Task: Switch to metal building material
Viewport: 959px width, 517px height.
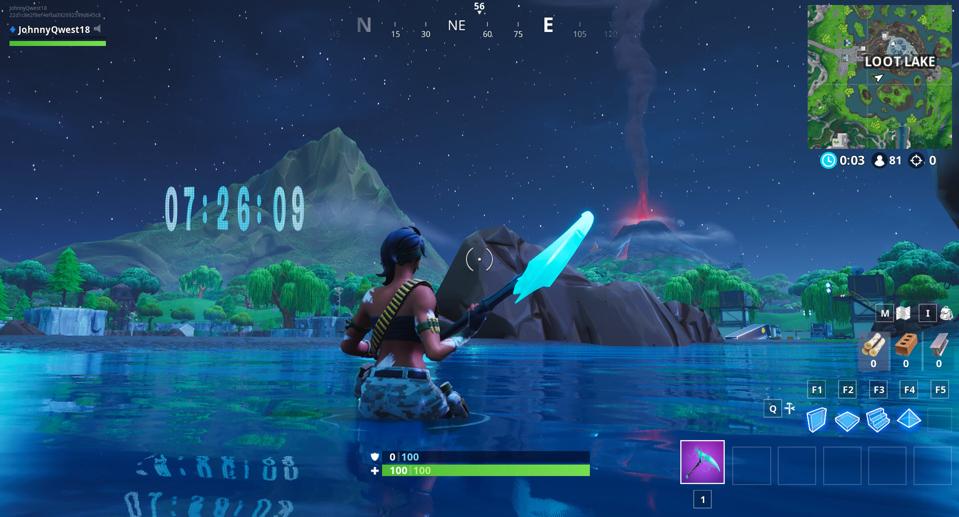Action: click(x=938, y=345)
